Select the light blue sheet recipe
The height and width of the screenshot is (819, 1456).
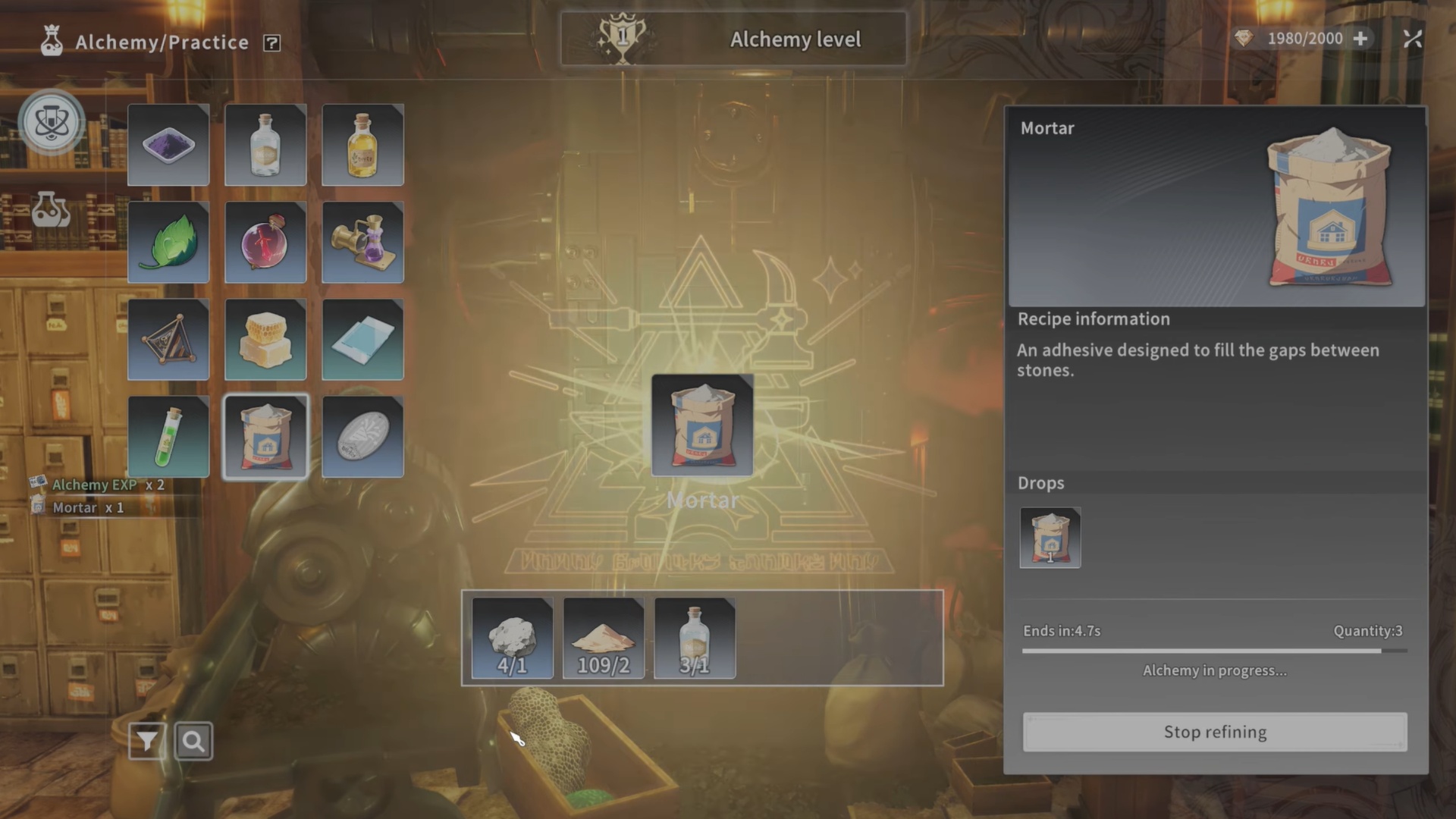point(362,339)
